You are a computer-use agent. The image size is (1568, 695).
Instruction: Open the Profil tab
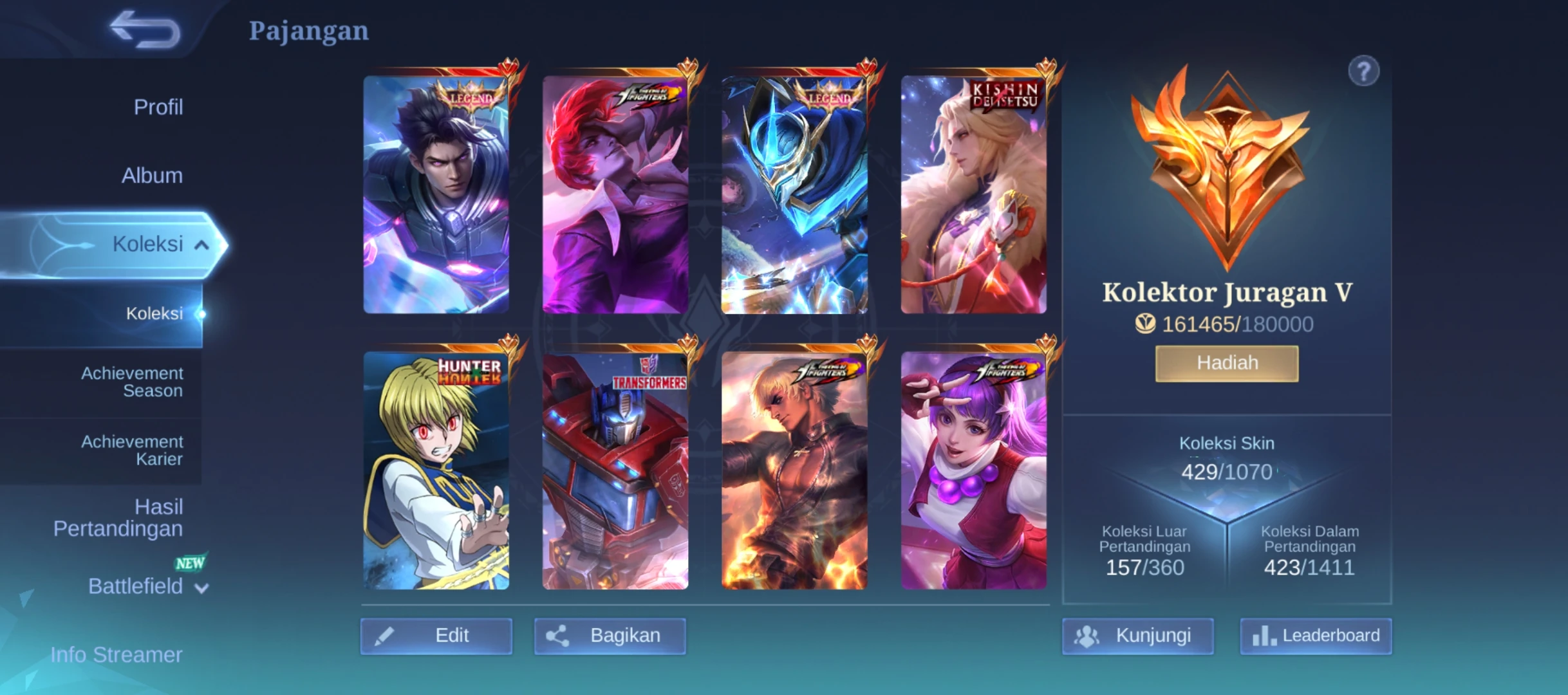(158, 107)
